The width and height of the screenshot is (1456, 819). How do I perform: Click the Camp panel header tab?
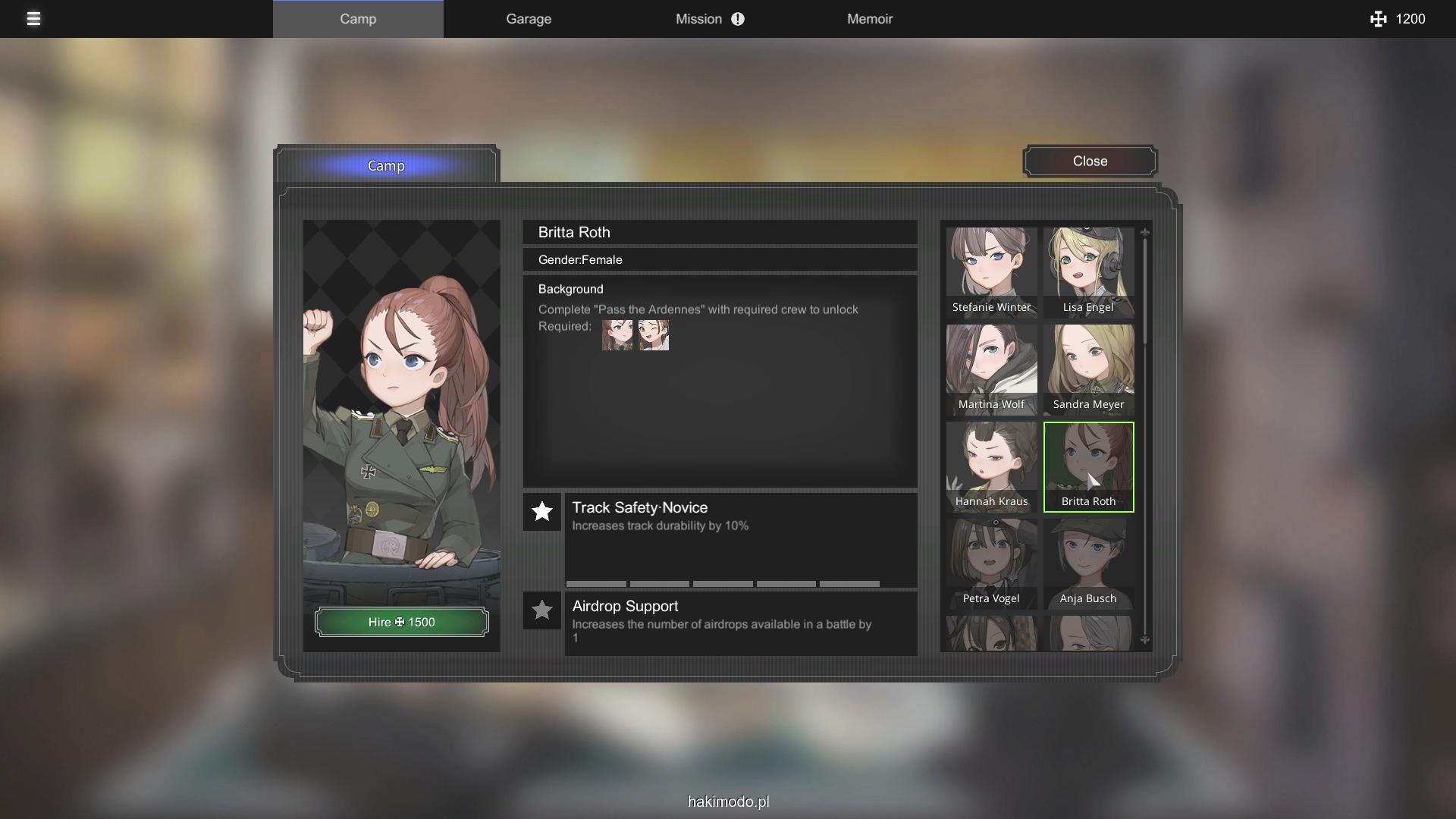coord(386,166)
